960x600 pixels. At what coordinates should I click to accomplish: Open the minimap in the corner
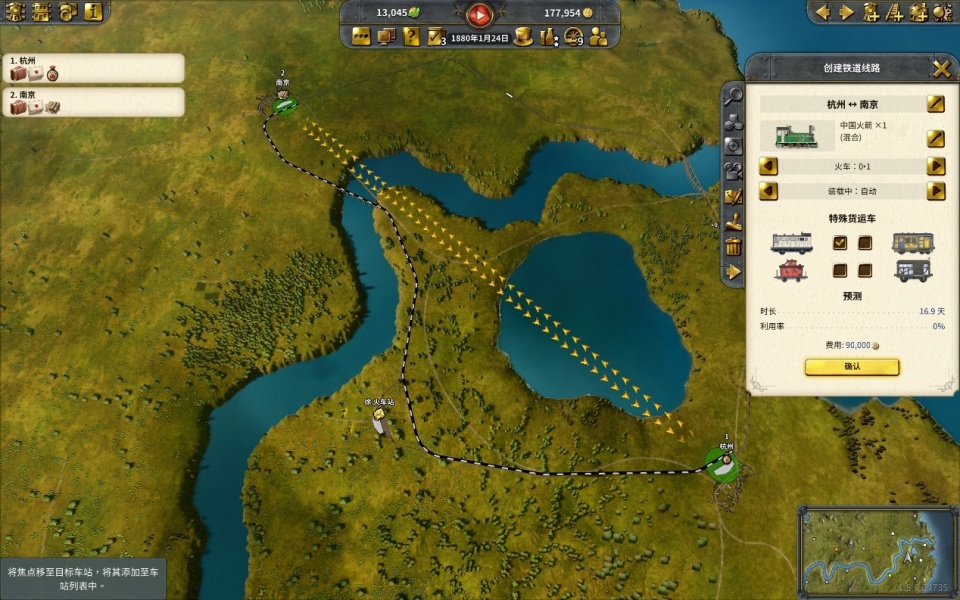click(x=876, y=551)
